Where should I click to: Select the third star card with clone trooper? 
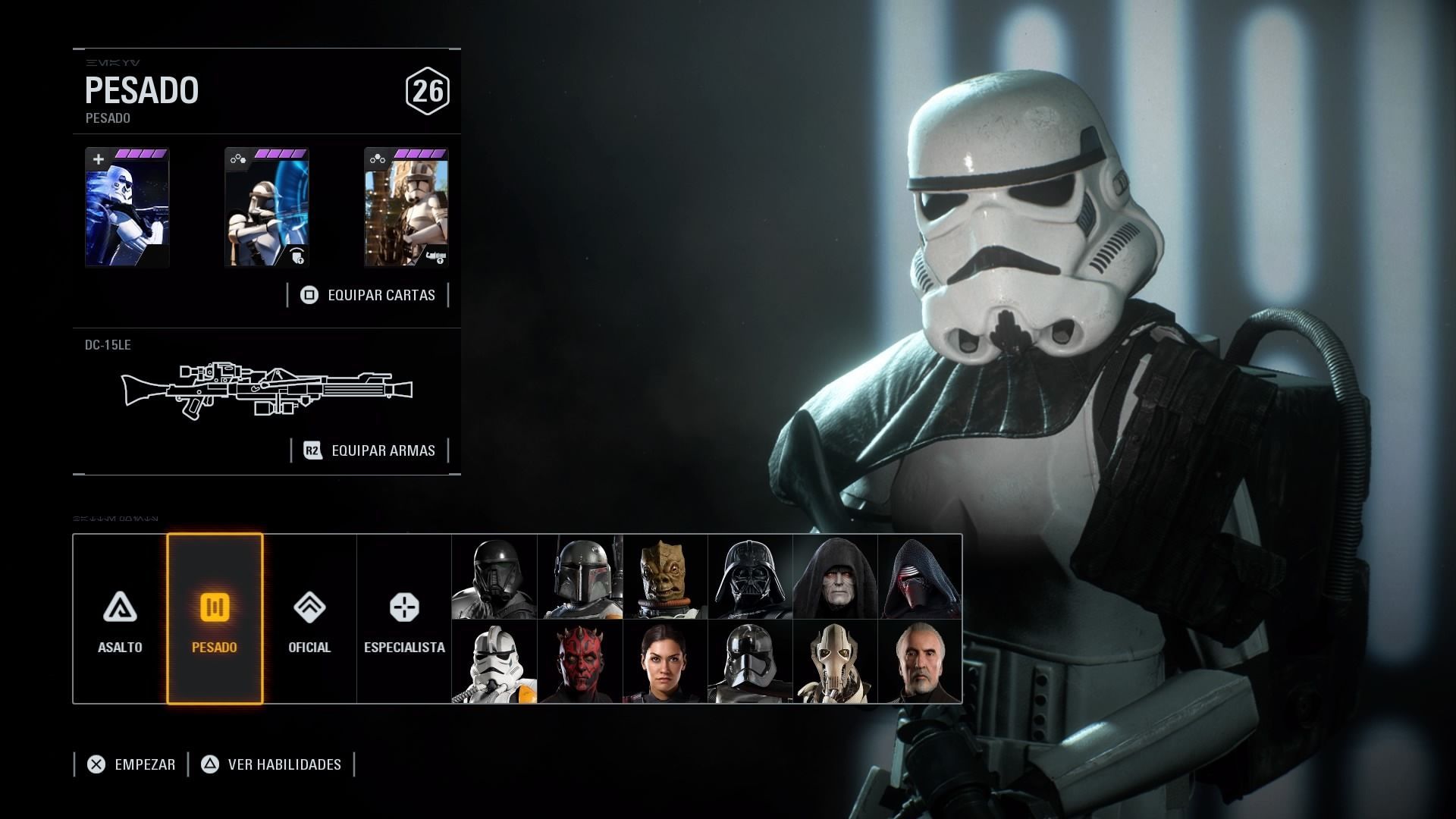[406, 207]
